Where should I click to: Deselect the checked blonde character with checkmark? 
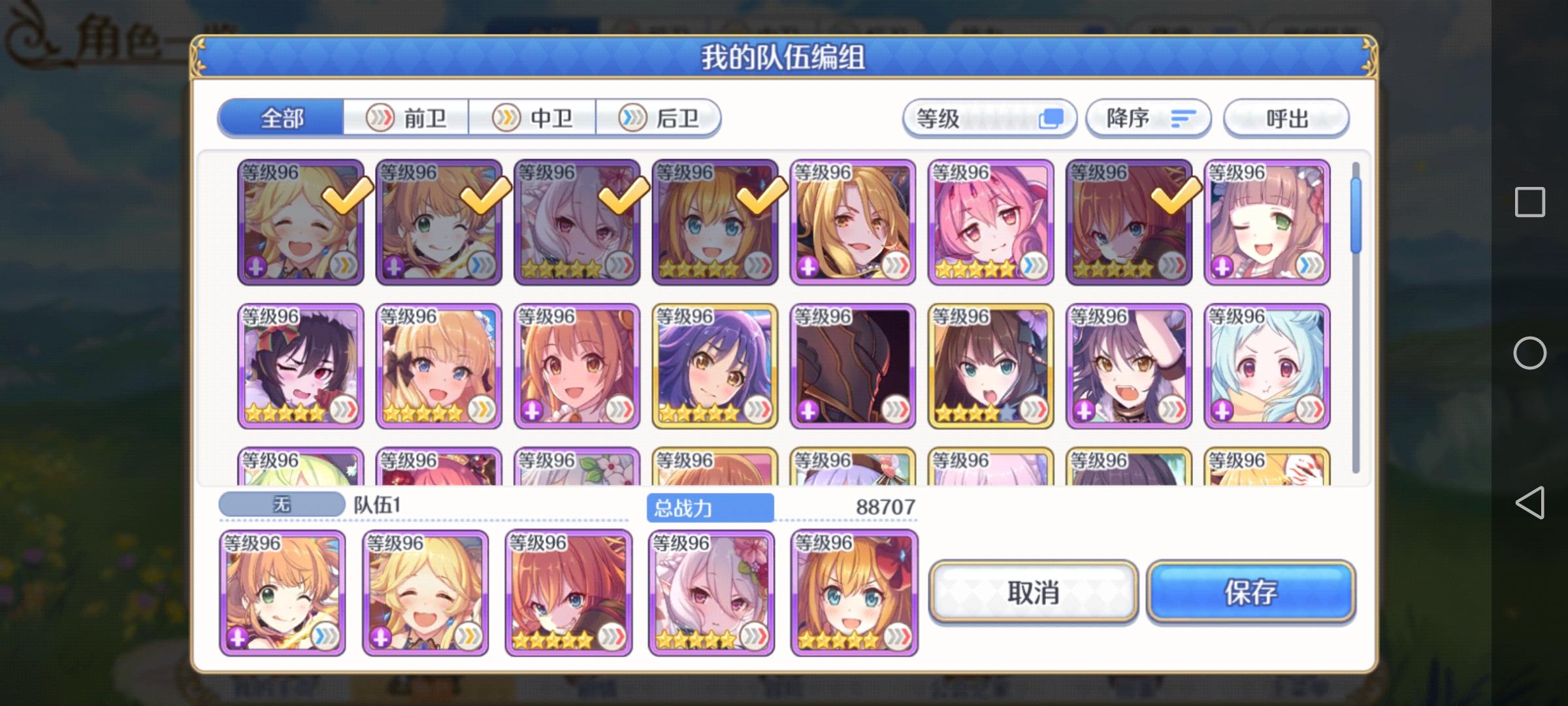[x=440, y=222]
